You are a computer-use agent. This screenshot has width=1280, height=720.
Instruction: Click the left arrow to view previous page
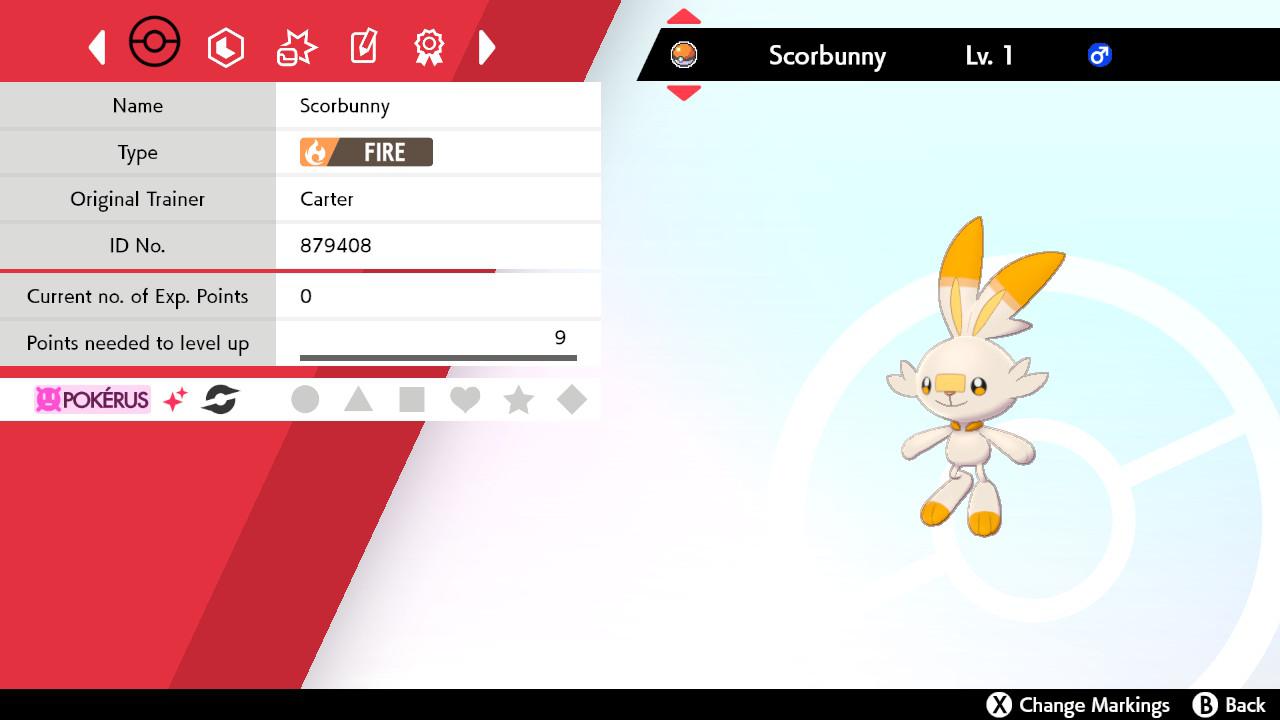[x=97, y=46]
